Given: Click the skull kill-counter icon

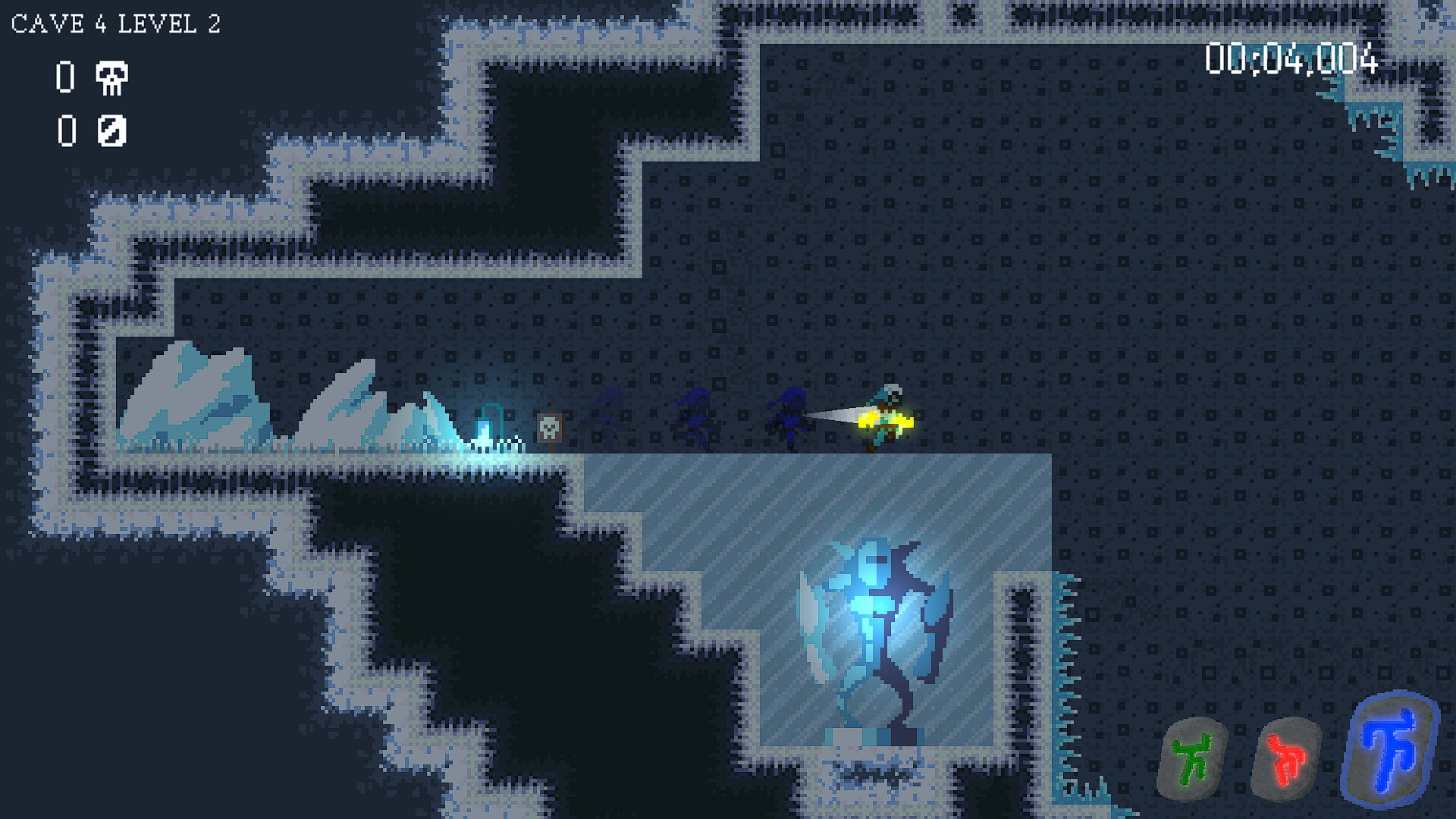Looking at the screenshot, I should click(x=111, y=78).
